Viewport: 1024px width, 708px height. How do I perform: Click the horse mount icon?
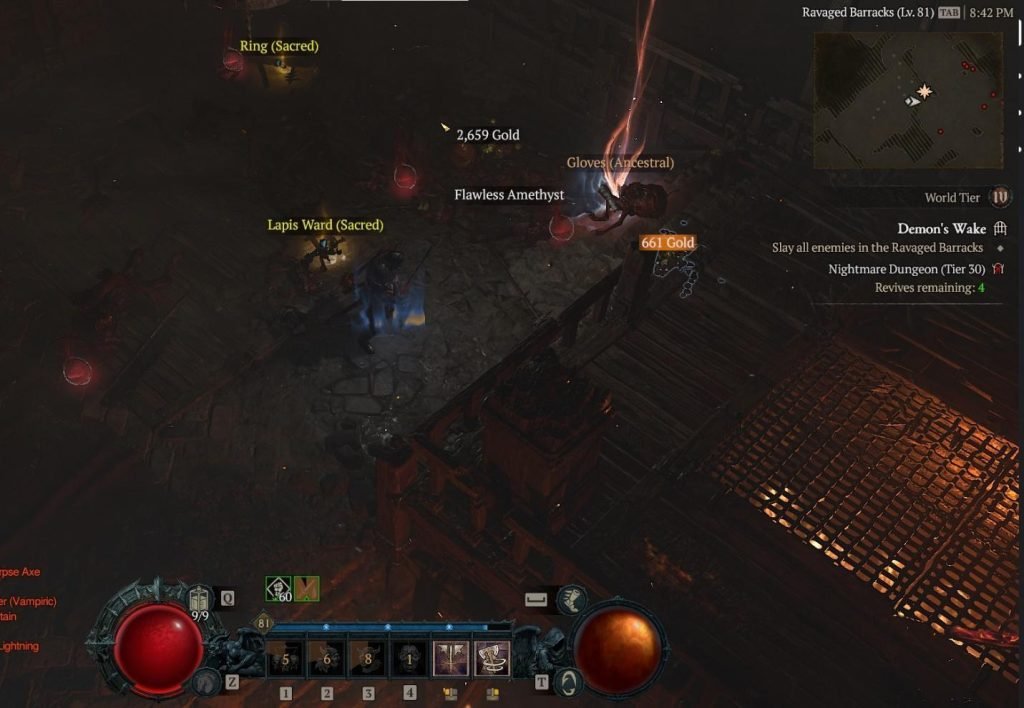coord(208,680)
